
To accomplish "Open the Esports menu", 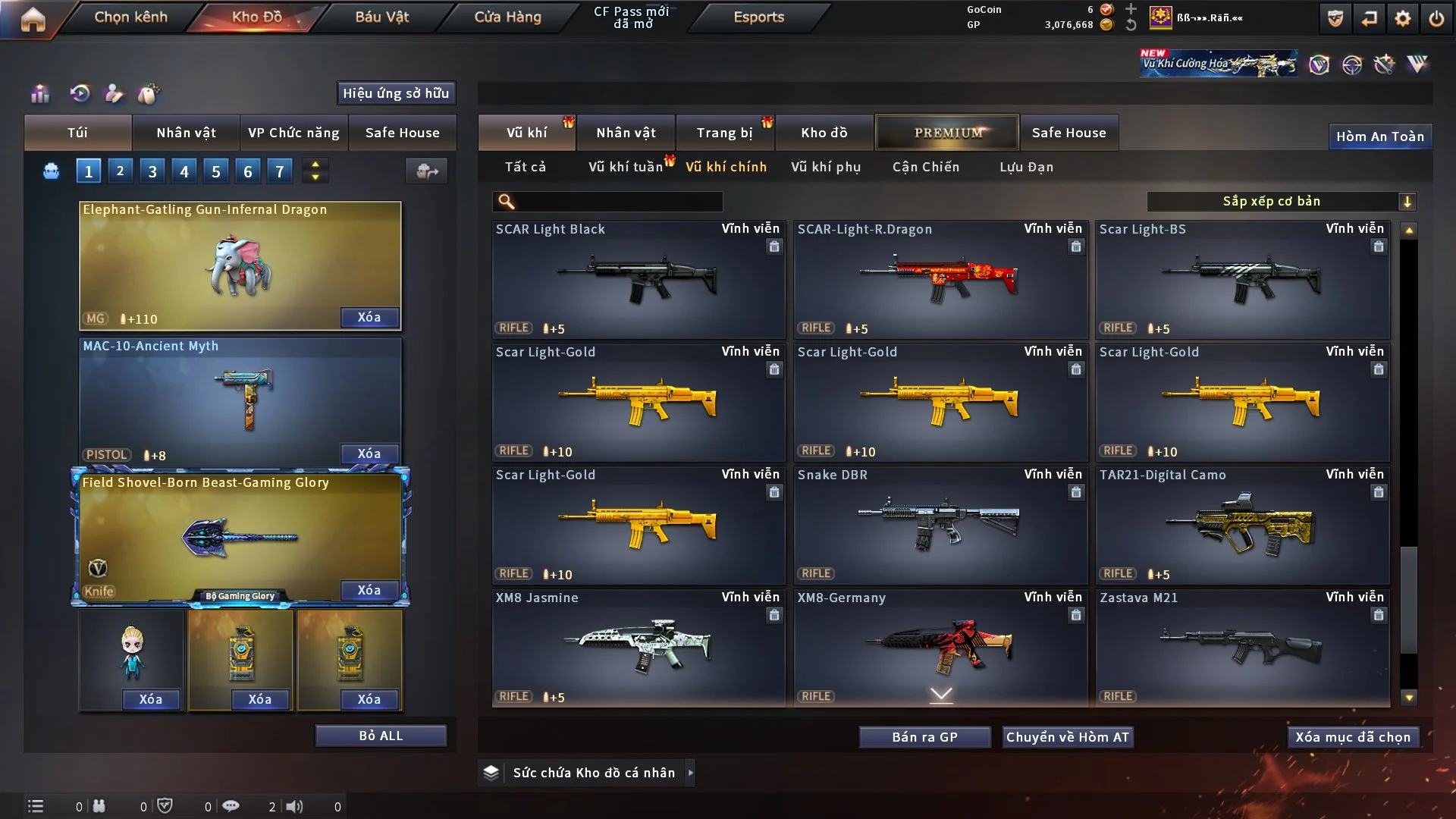I will point(758,17).
